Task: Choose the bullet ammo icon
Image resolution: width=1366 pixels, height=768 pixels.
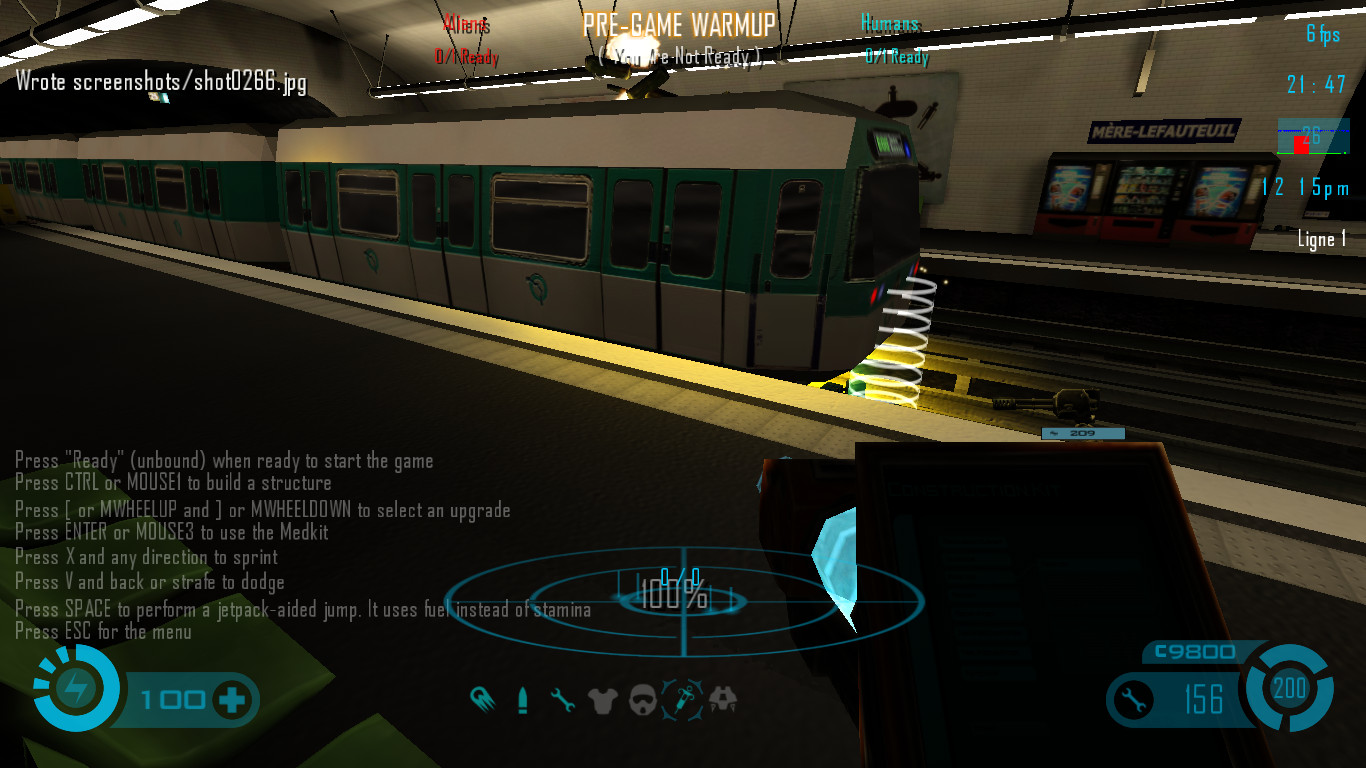Action: click(x=522, y=700)
